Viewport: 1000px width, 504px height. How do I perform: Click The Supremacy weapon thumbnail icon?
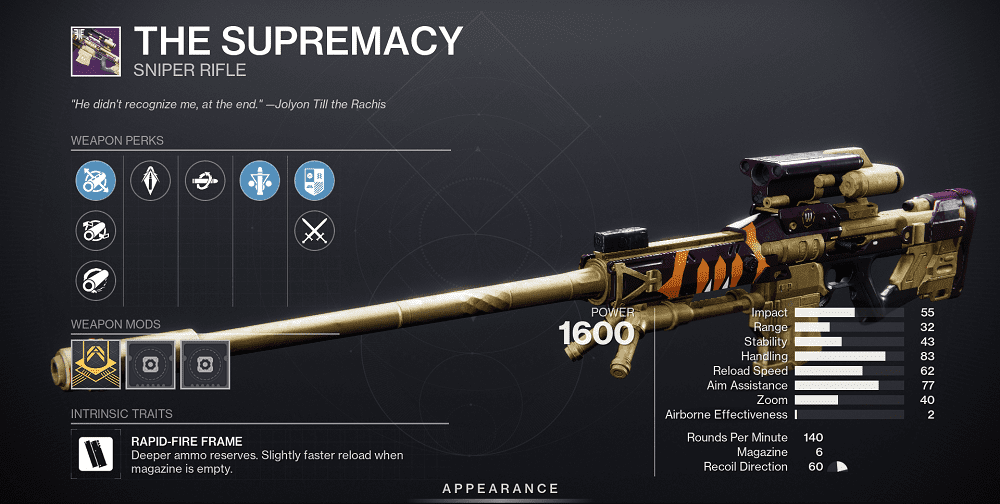[96, 50]
